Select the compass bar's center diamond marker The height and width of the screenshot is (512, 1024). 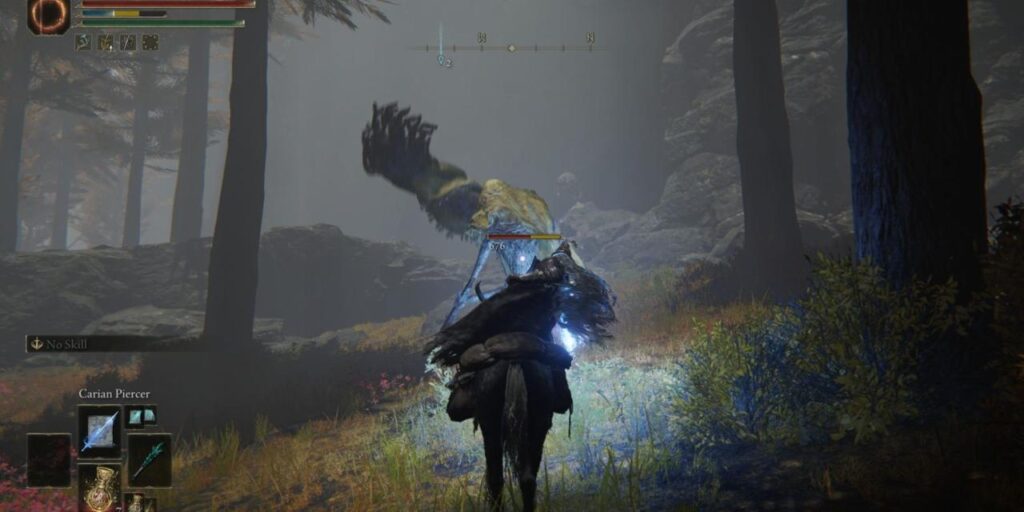512,47
